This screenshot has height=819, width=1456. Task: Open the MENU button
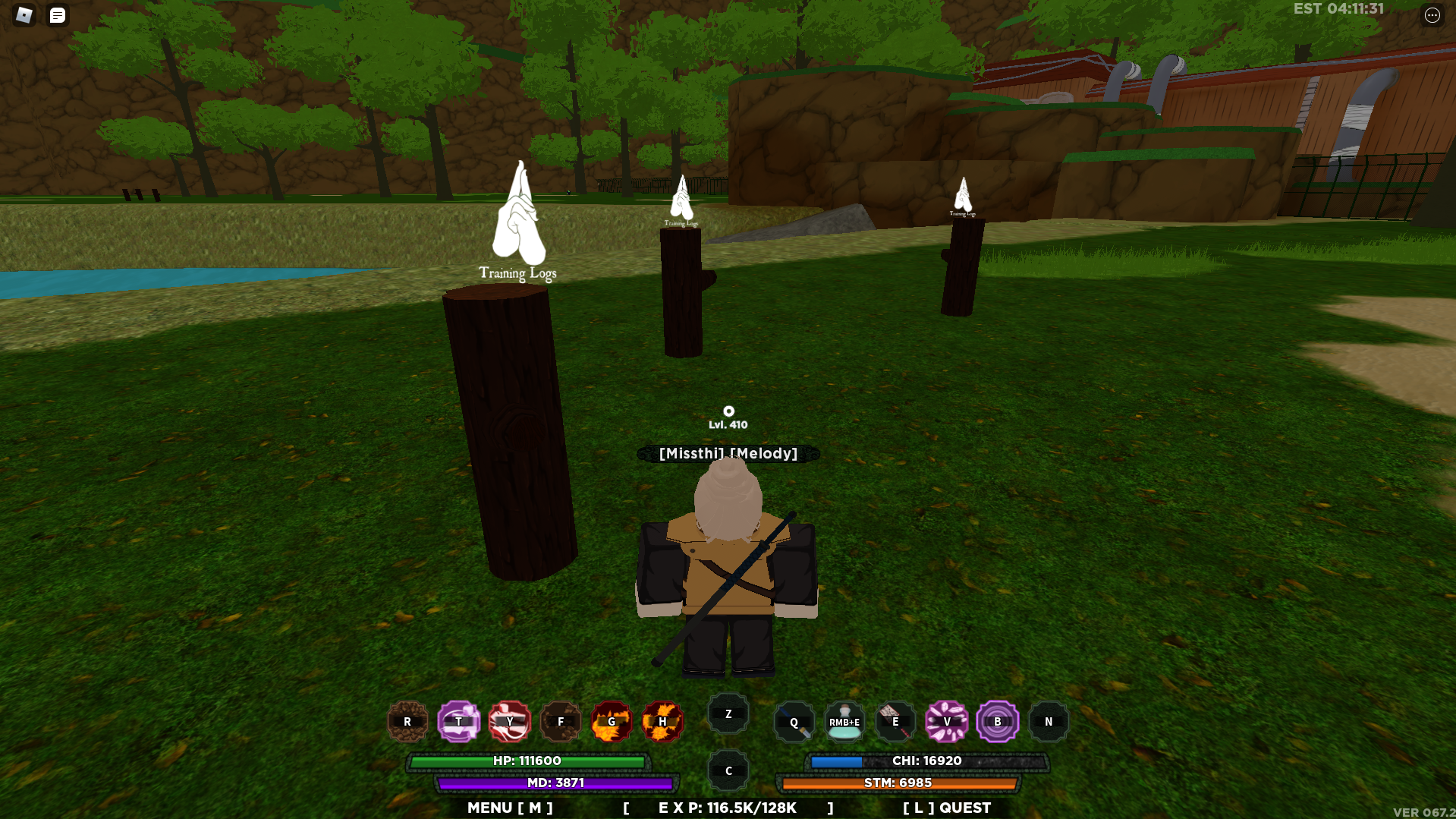point(510,808)
